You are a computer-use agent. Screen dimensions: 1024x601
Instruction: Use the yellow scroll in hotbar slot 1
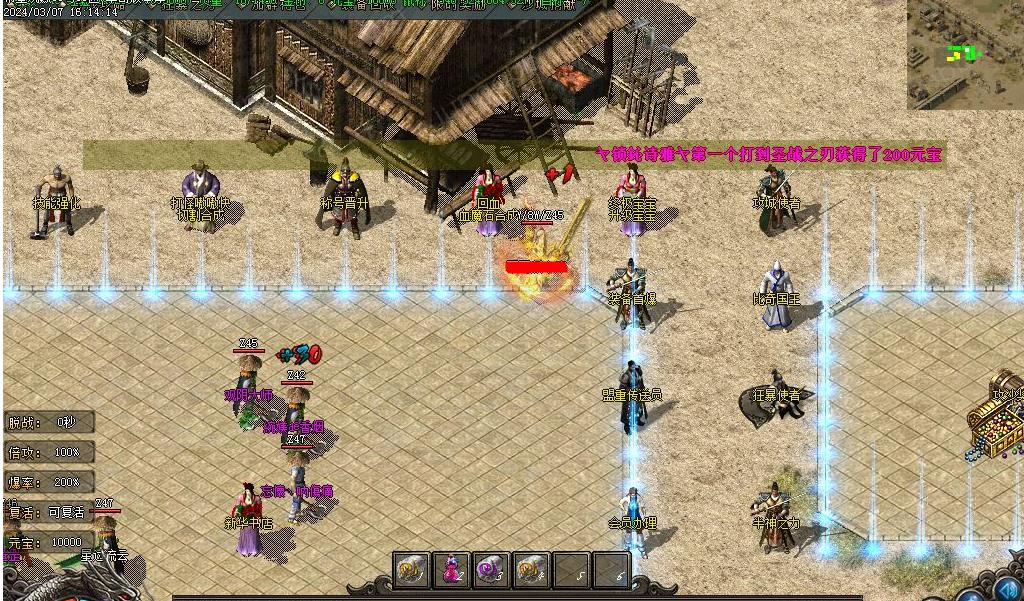click(411, 570)
